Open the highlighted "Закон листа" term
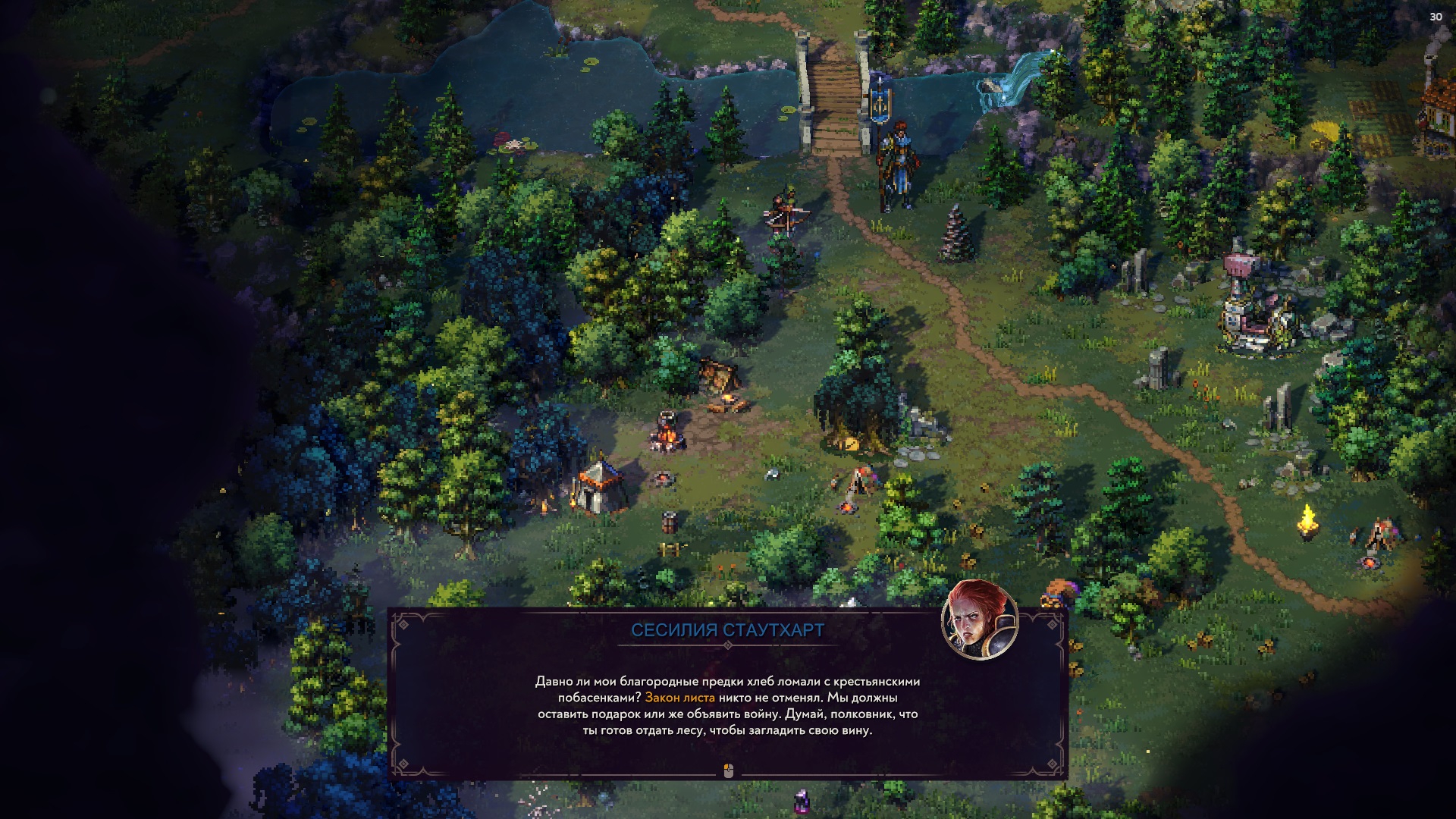The width and height of the screenshot is (1456, 819). click(679, 698)
